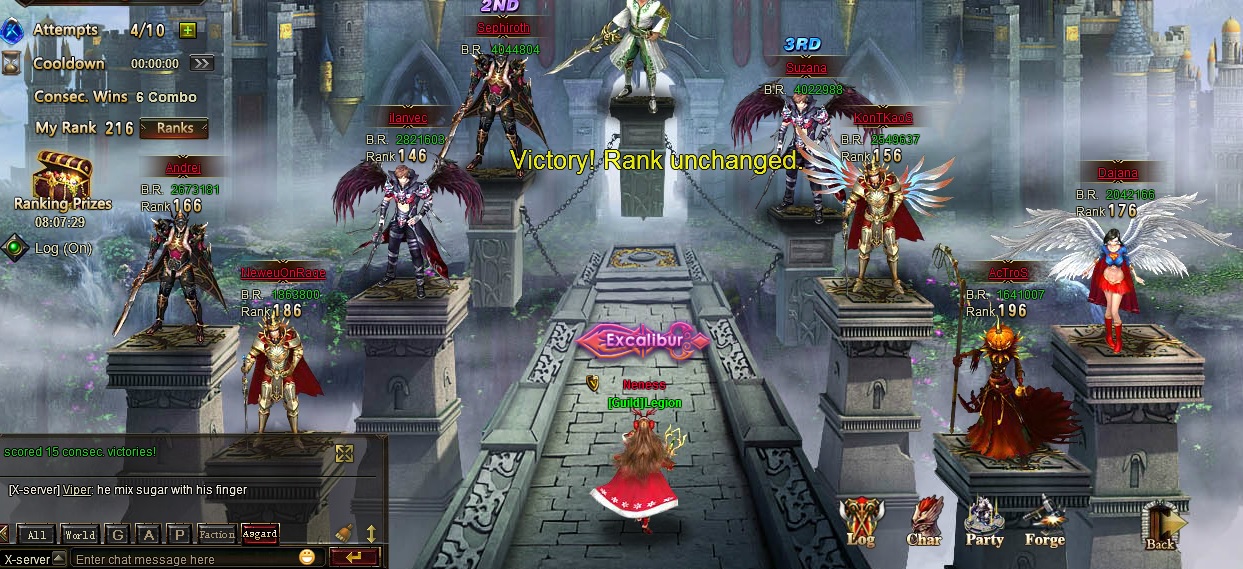Toggle the battle Log (On) switch
The width and height of the screenshot is (1243, 569).
(14, 247)
